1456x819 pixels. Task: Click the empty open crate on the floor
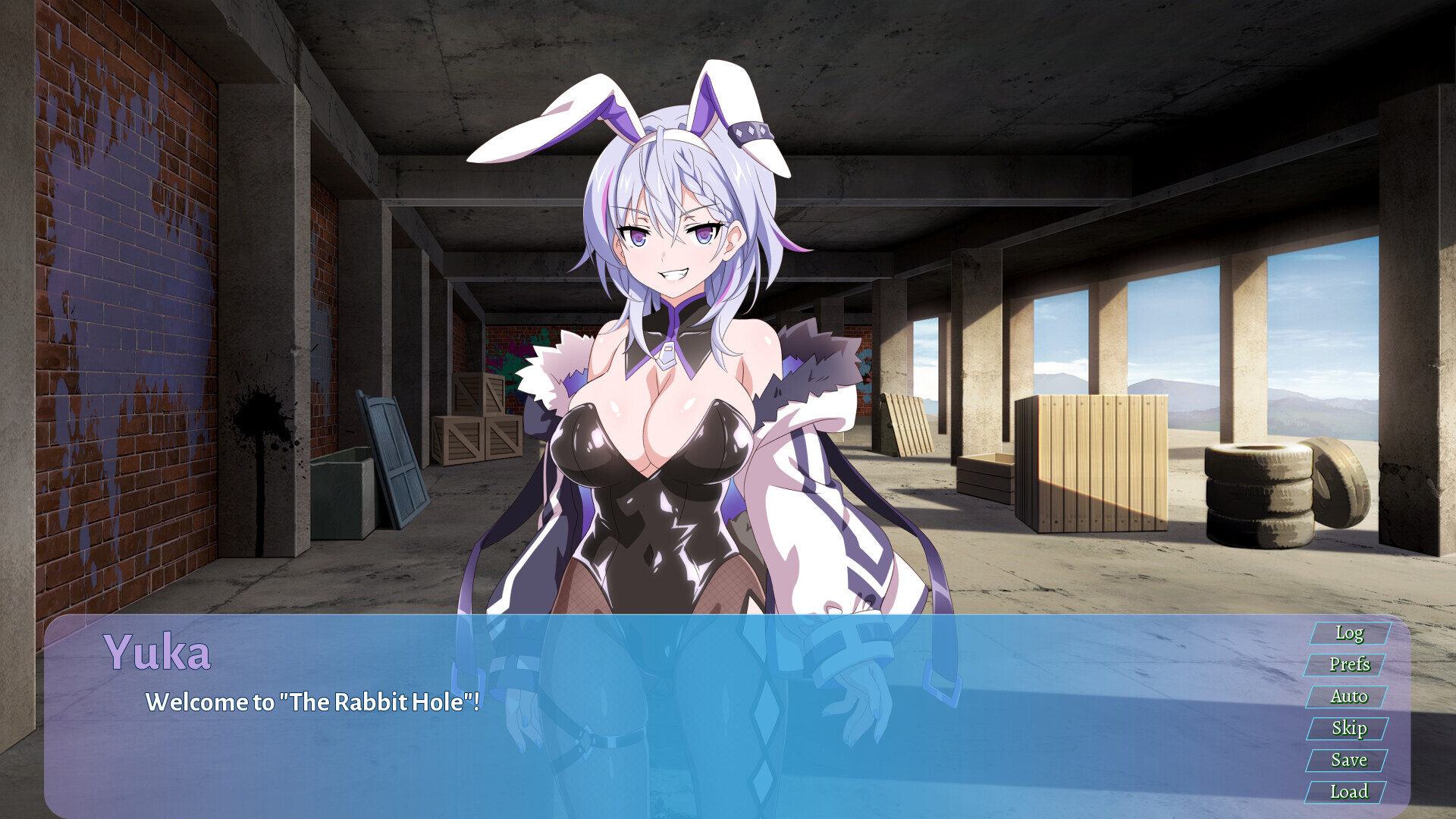tap(986, 478)
